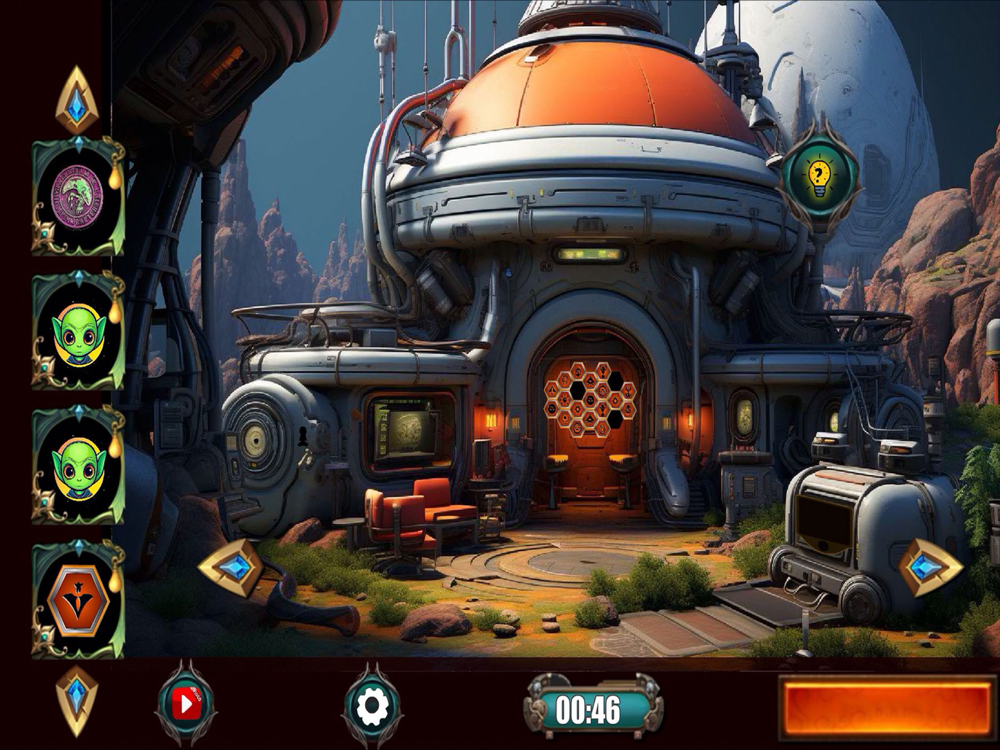Select the pink round medallion inventory slot
Image resolution: width=1000 pixels, height=750 pixels.
pos(78,196)
